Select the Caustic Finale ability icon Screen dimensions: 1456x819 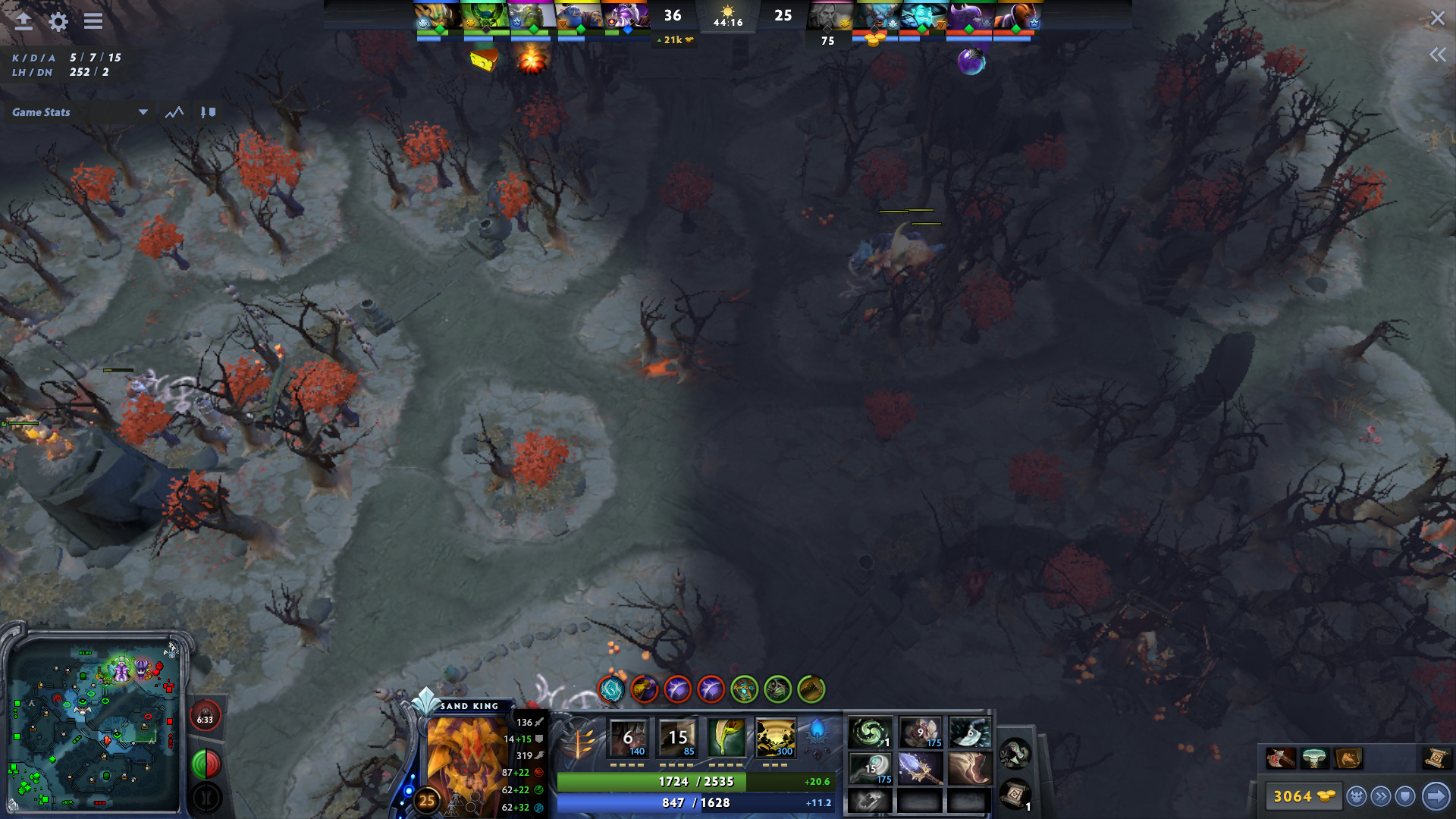pos(726,737)
